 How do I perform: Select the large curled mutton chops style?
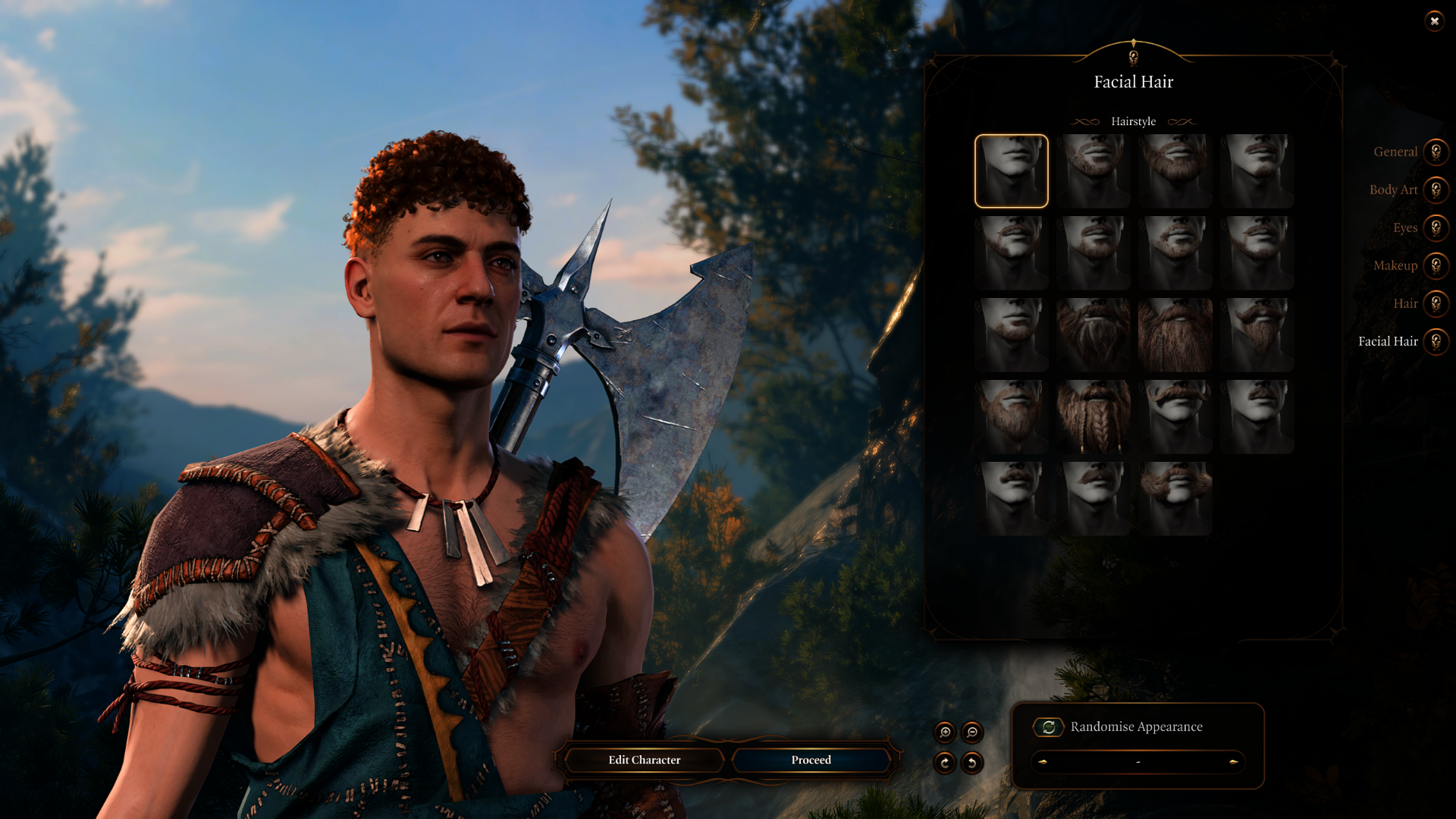[x=1175, y=498]
